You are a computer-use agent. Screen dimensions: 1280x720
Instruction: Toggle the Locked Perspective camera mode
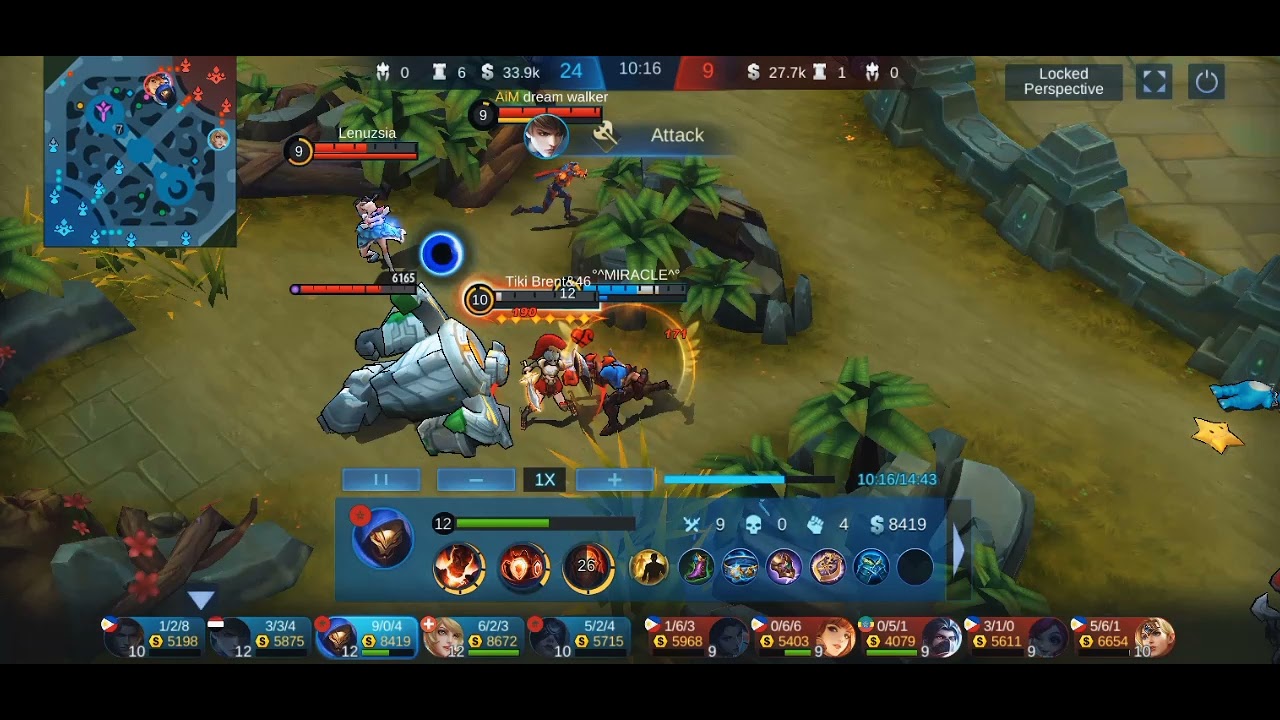click(x=1063, y=81)
